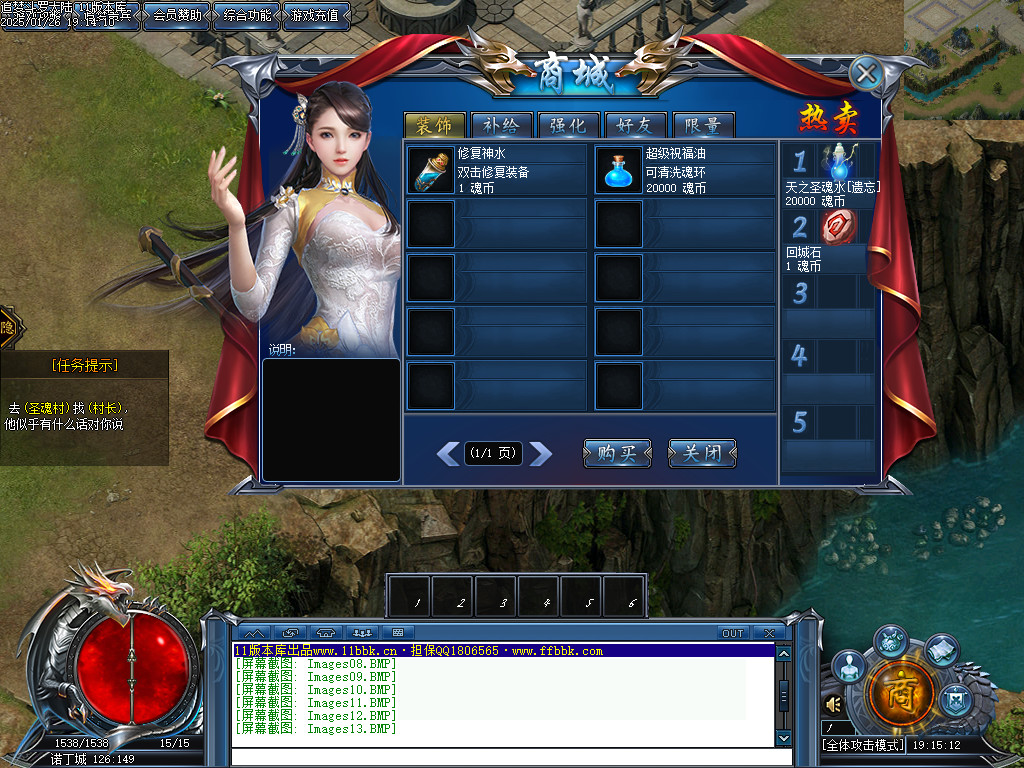Open the 会员赞助 menu

[176, 15]
